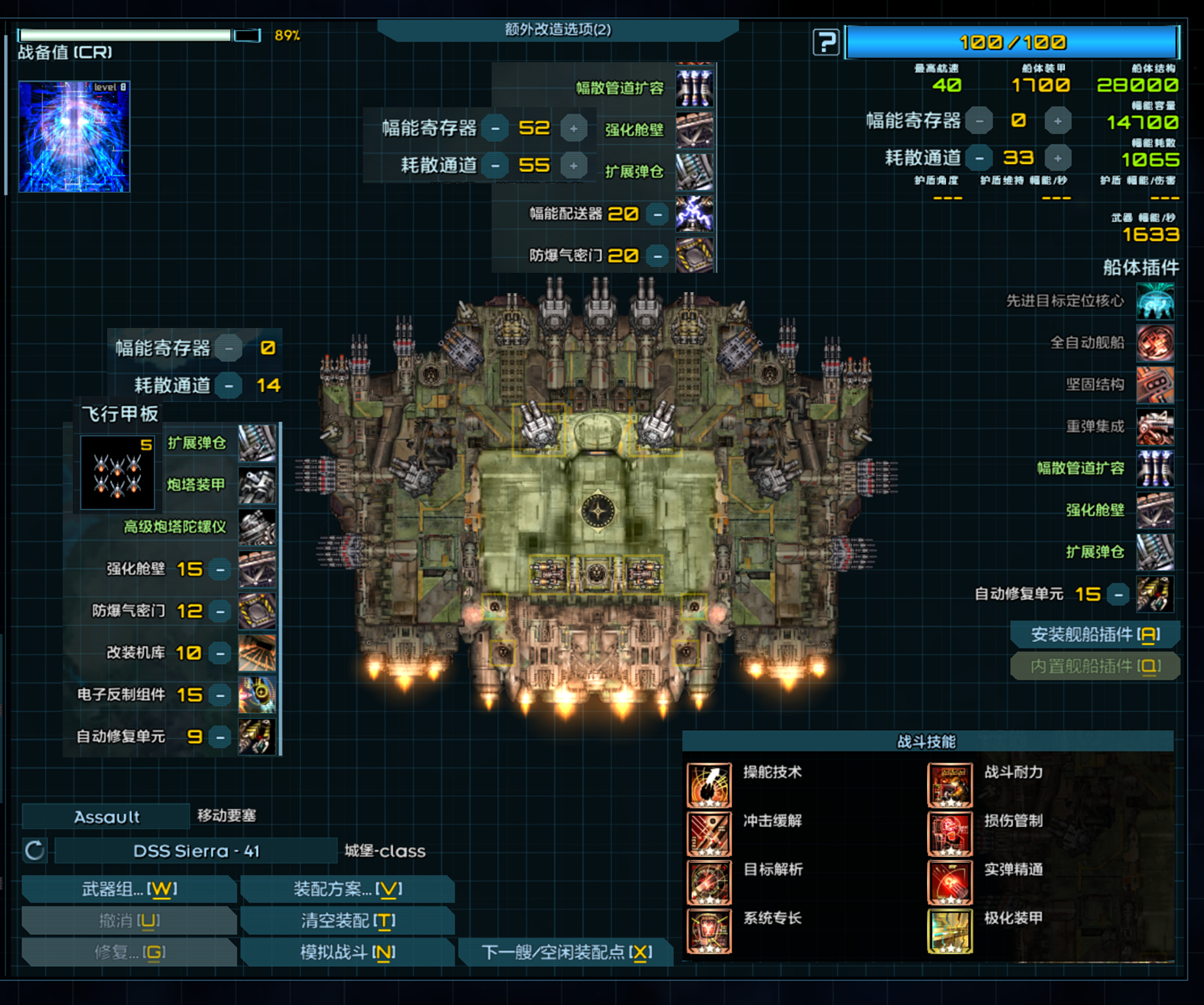Screen dimensions: 1204x1005
Task: Click the circular restore icon beside ship name
Action: coord(34,851)
